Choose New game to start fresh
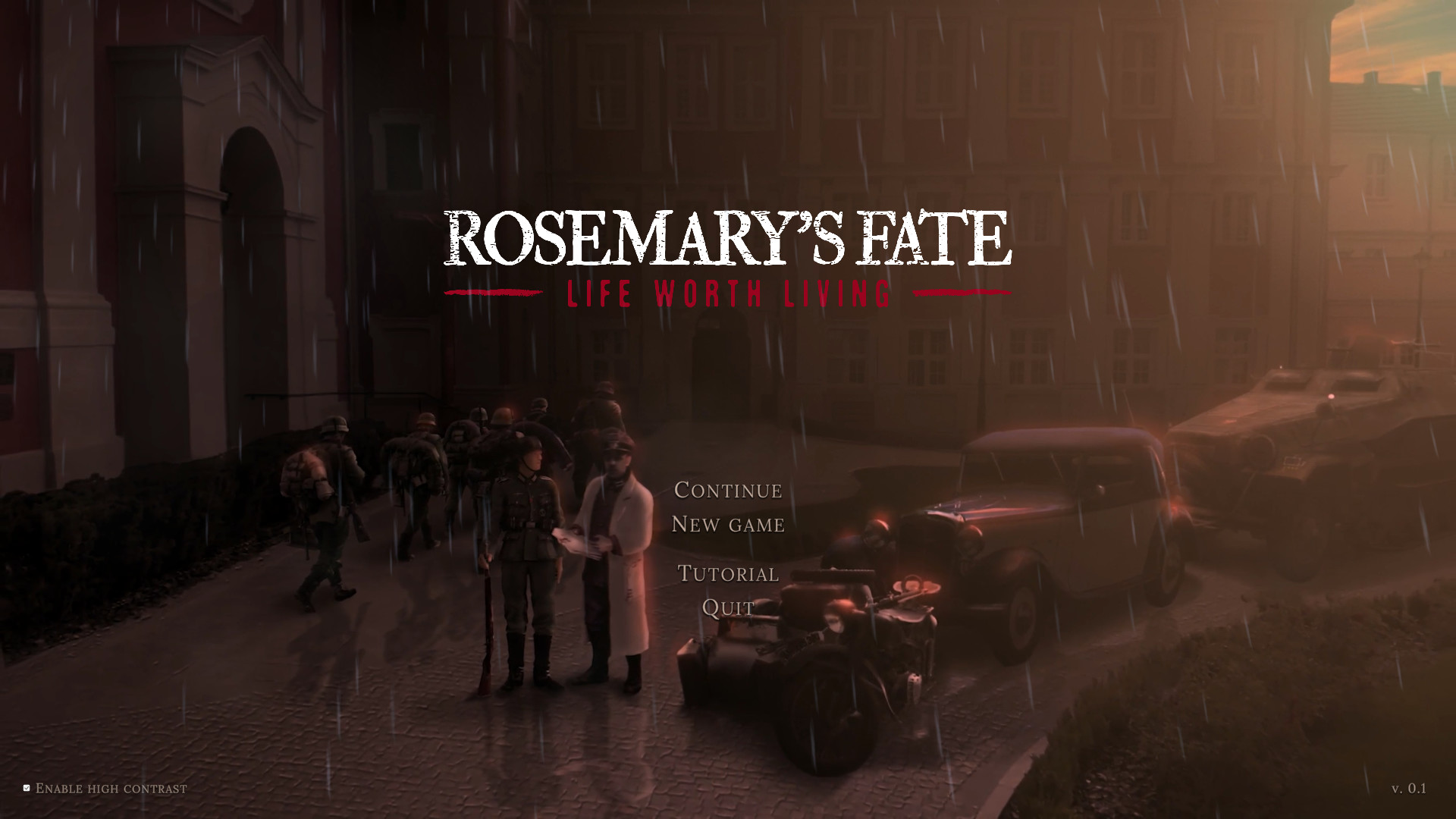The image size is (1456, 819). [729, 524]
